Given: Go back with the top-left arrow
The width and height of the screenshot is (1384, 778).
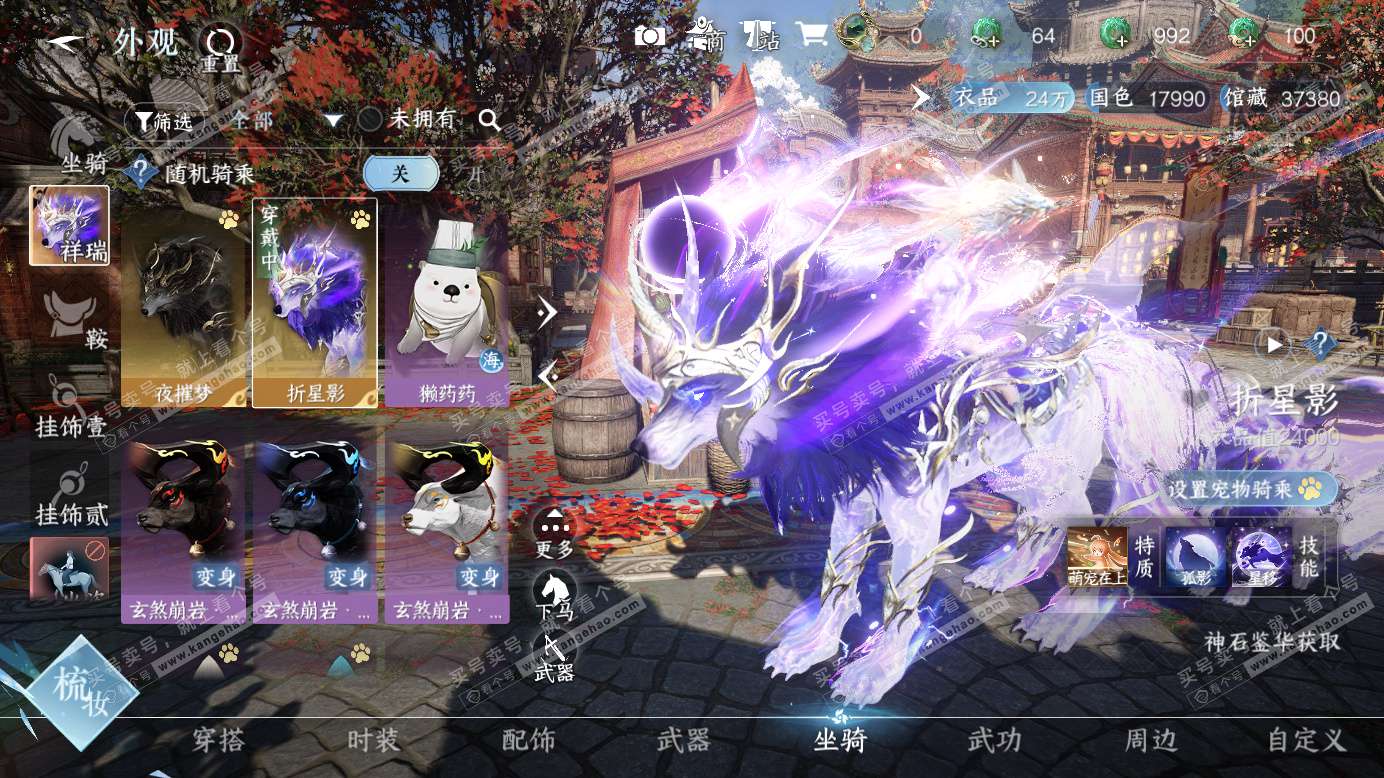Looking at the screenshot, I should [63, 42].
